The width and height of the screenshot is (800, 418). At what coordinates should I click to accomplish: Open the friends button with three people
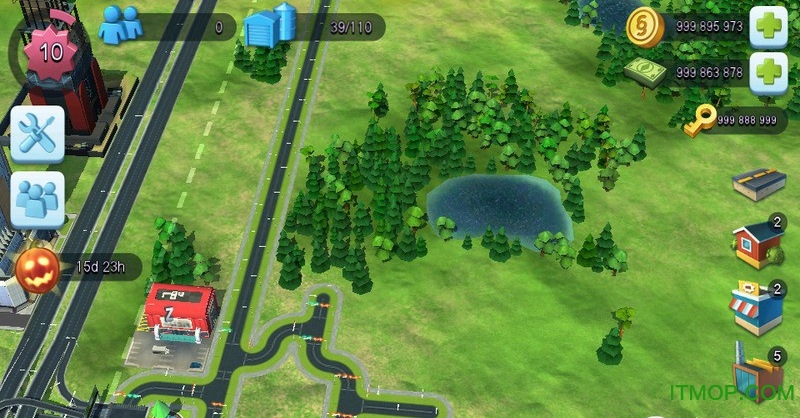[38, 199]
